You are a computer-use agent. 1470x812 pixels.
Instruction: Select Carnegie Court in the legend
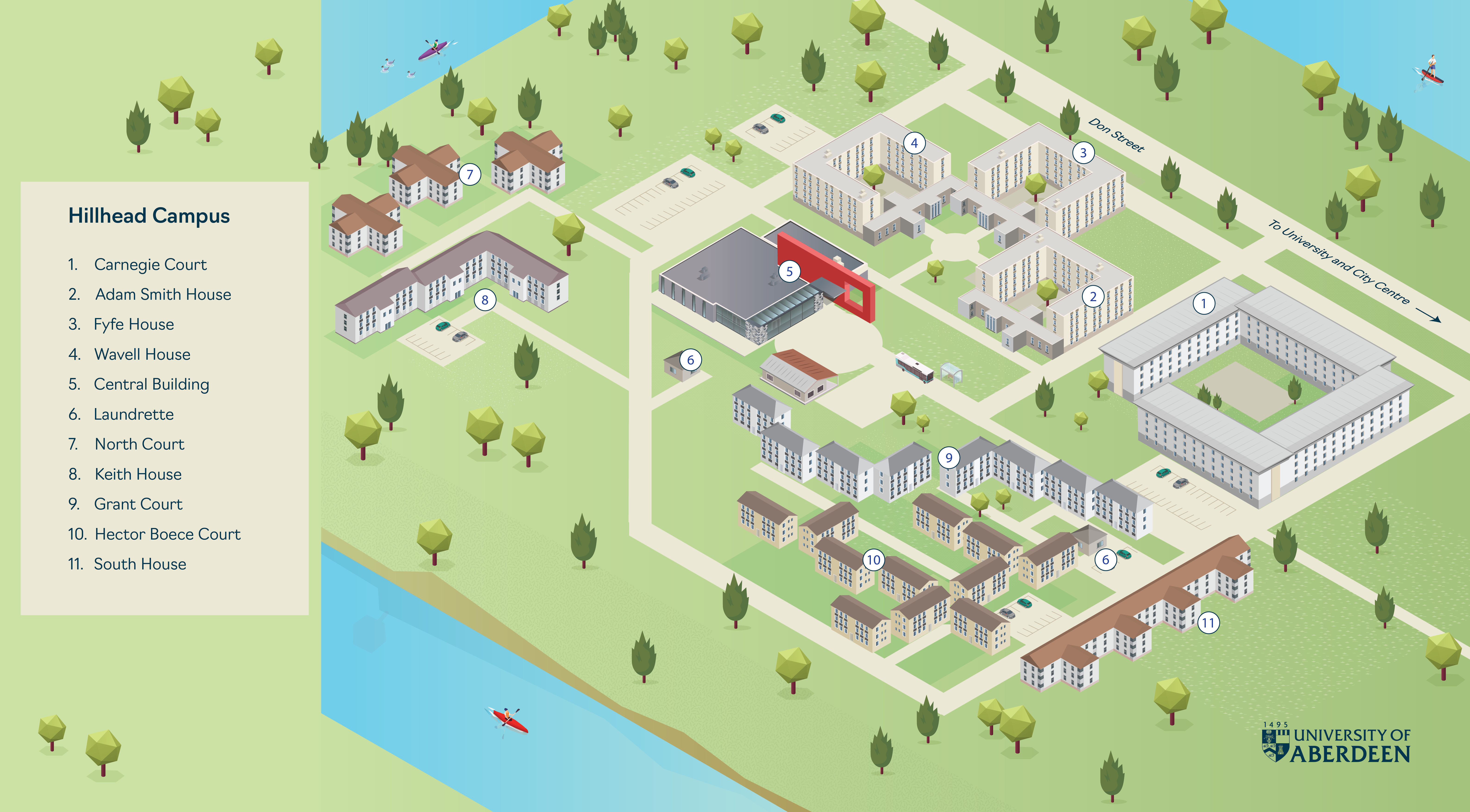[x=150, y=265]
